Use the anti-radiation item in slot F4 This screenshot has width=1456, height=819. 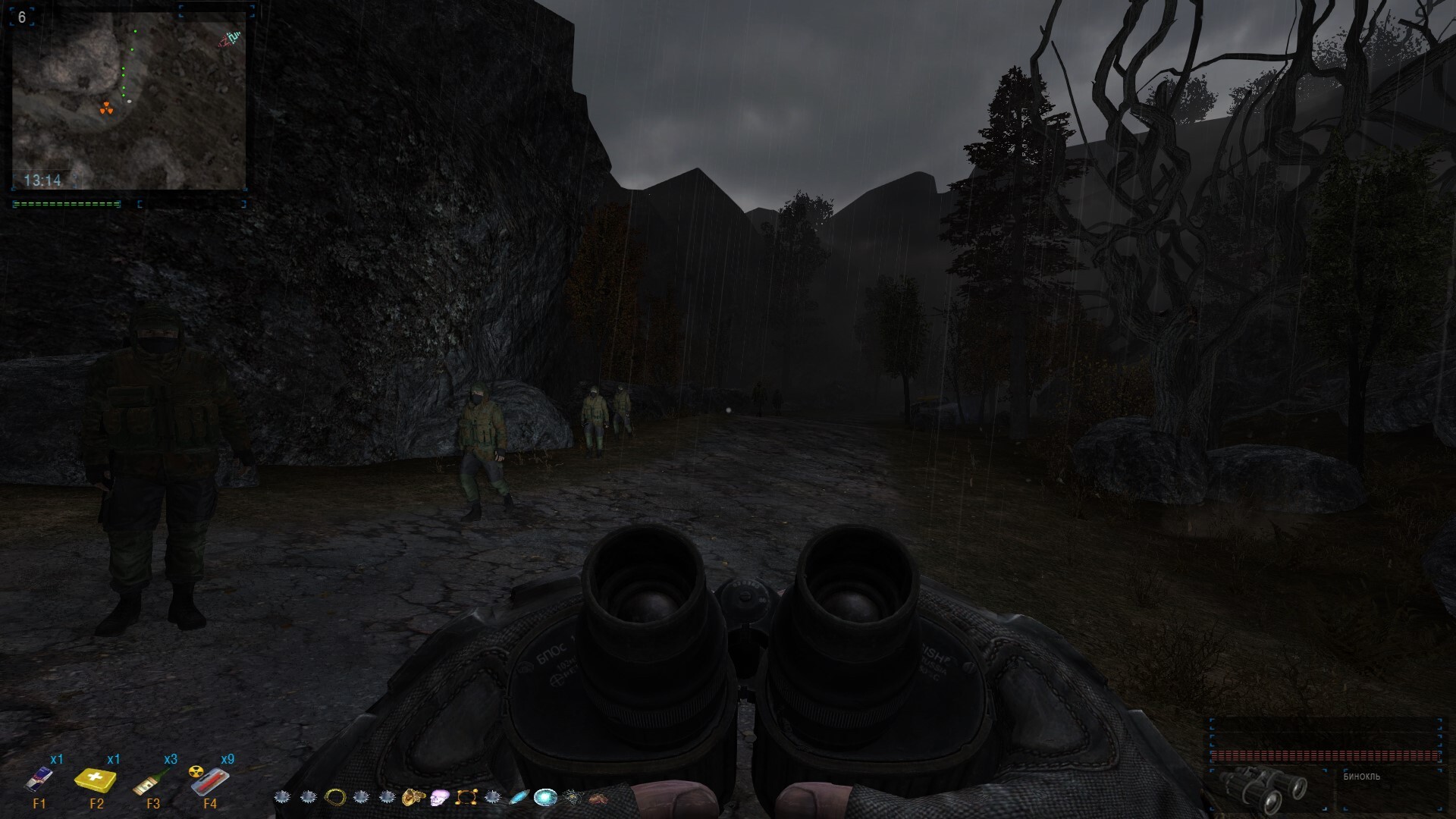209,780
